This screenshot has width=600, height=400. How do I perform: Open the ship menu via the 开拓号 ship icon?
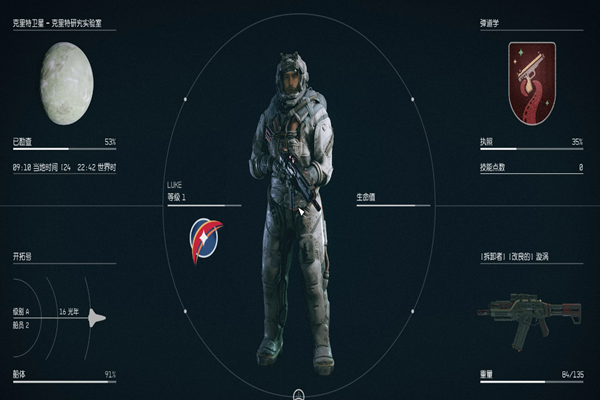tap(97, 318)
